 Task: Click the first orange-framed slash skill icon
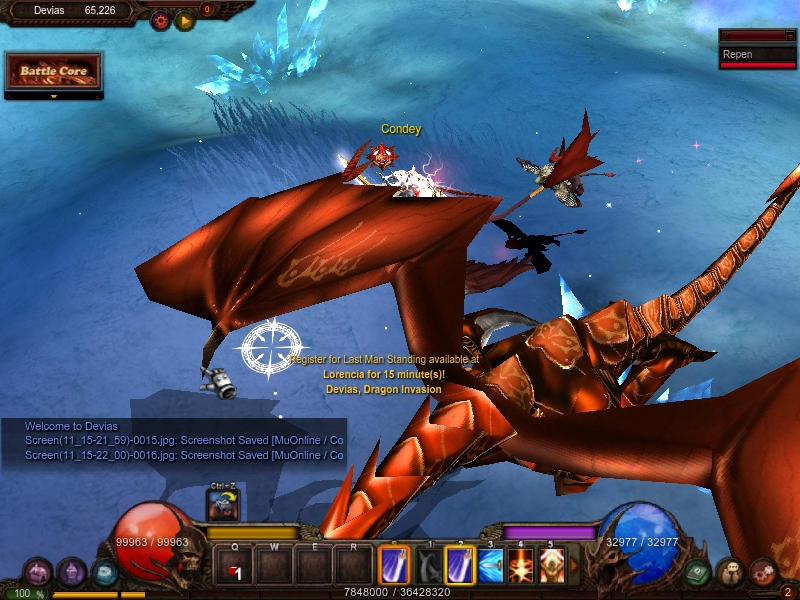394,566
